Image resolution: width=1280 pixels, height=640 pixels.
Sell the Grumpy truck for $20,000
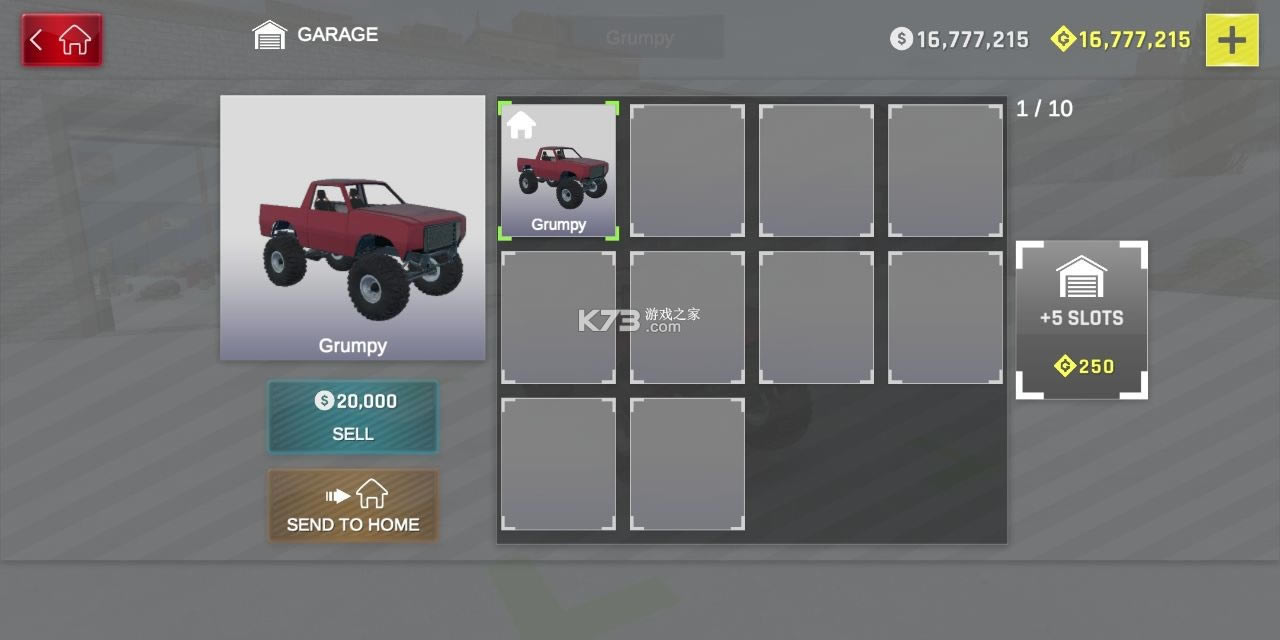coord(352,416)
